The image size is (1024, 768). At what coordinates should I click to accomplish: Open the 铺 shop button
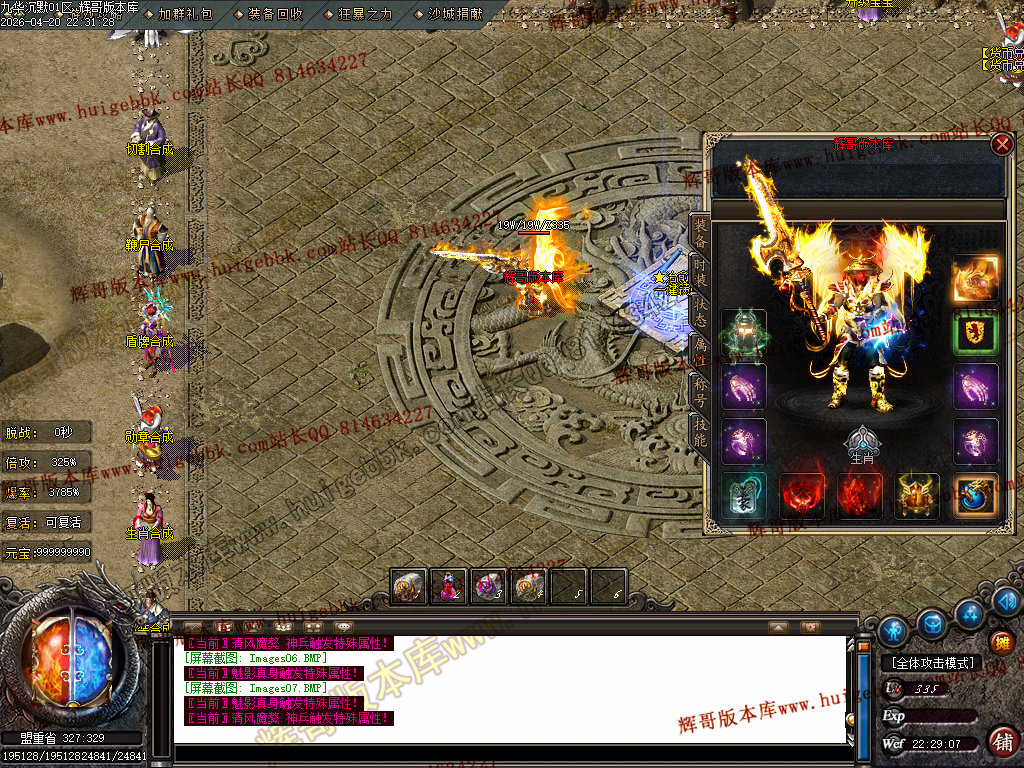coord(1002,741)
